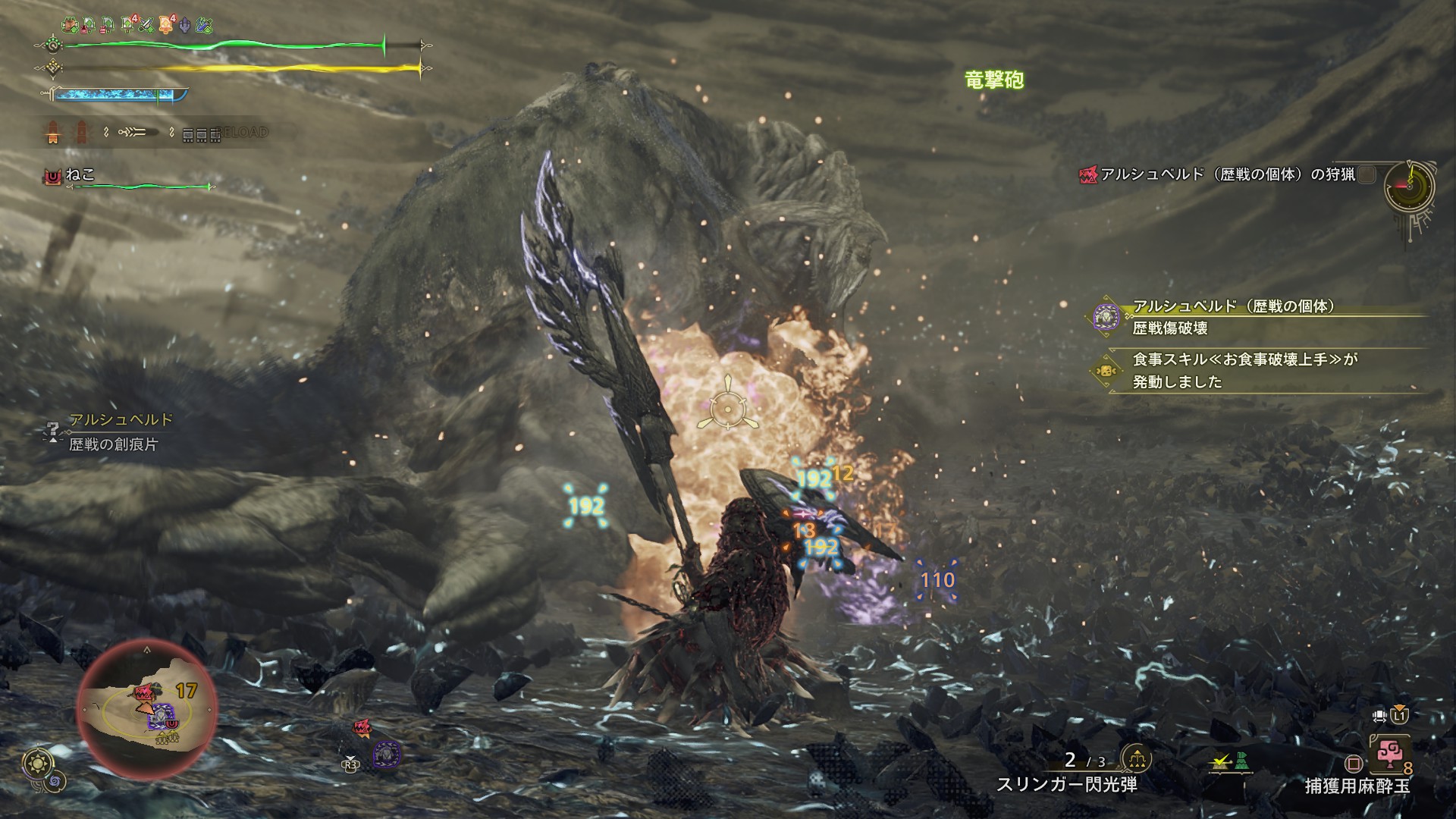This screenshot has width=1456, height=819.
Task: Click the ねこ Palico companion icon
Action: point(52,177)
